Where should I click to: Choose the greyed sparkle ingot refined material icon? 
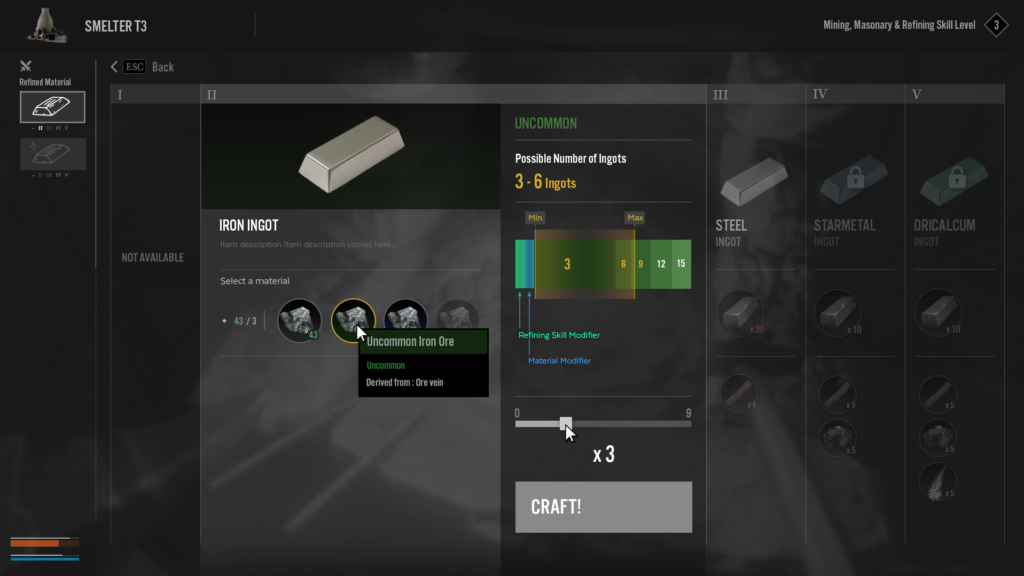tap(52, 154)
